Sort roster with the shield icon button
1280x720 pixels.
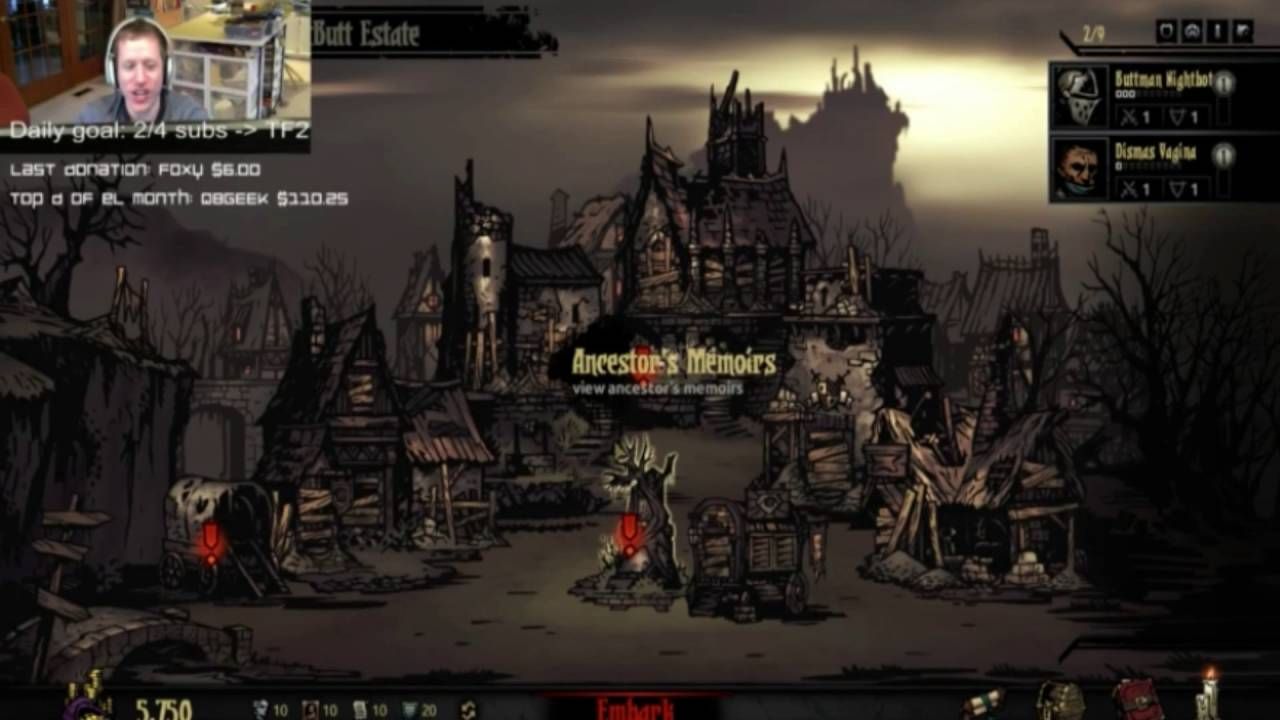[x=1166, y=32]
